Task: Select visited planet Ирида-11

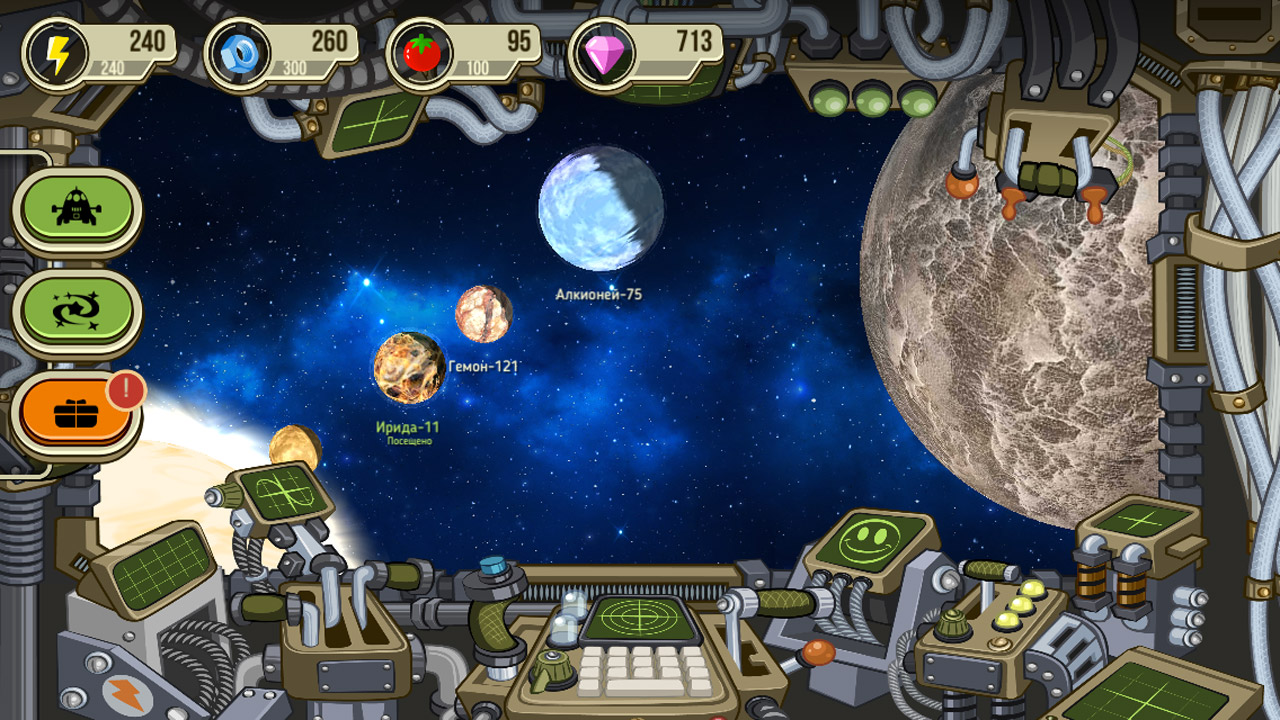Action: pyautogui.click(x=409, y=369)
